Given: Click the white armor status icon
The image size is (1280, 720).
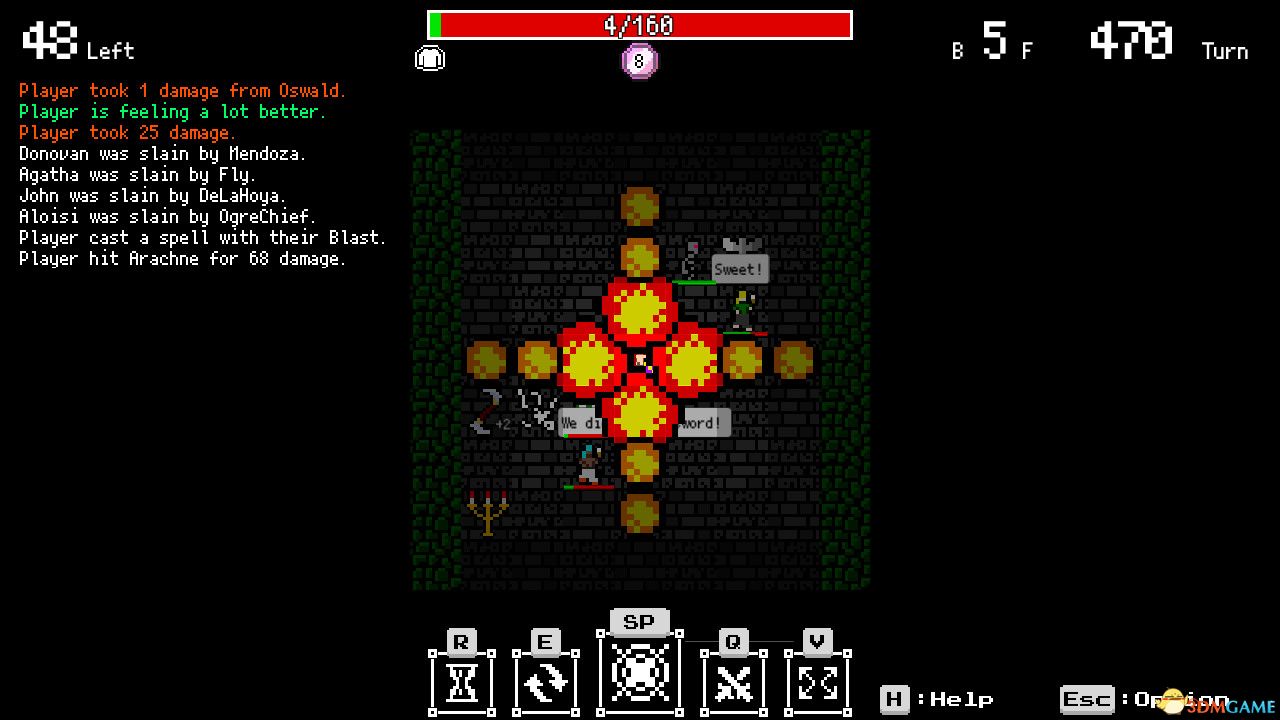Looking at the screenshot, I should click(x=430, y=59).
